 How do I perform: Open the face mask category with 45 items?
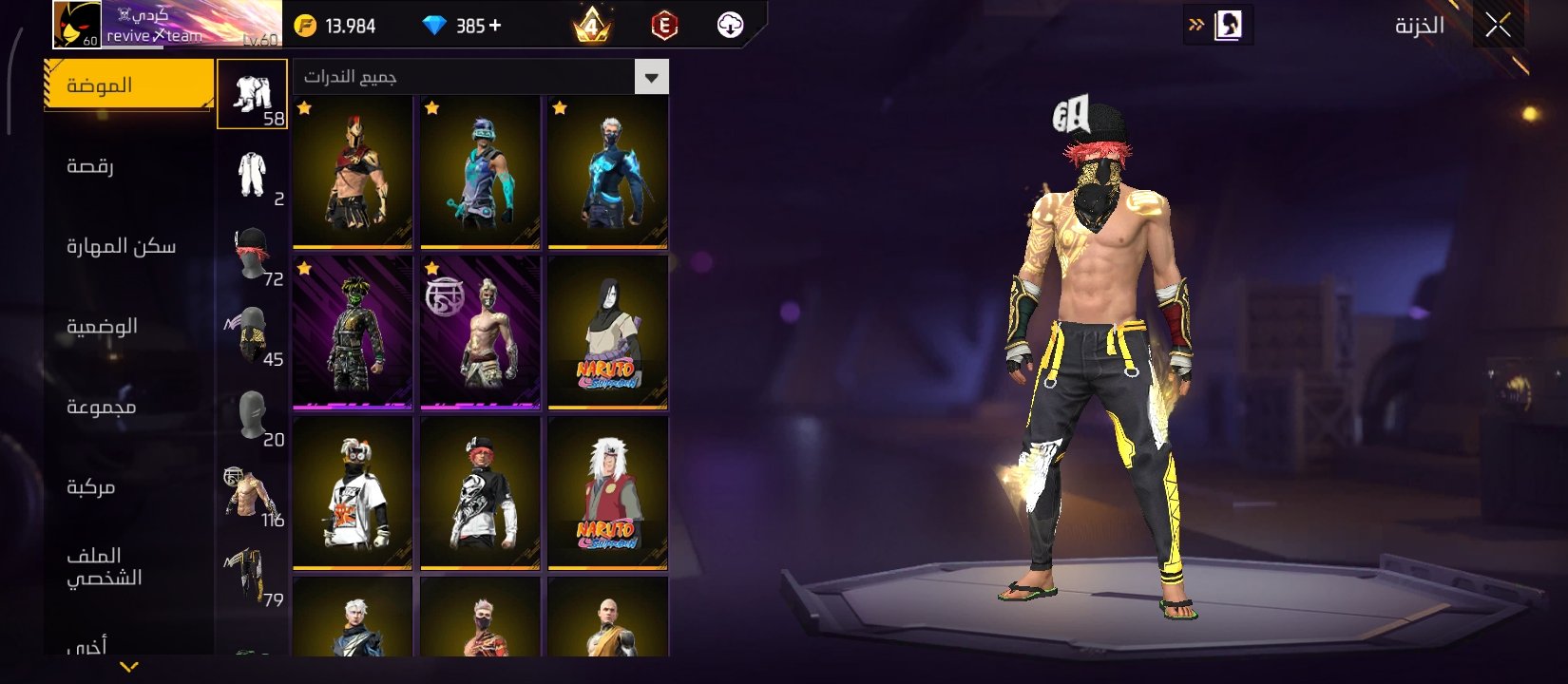click(252, 334)
